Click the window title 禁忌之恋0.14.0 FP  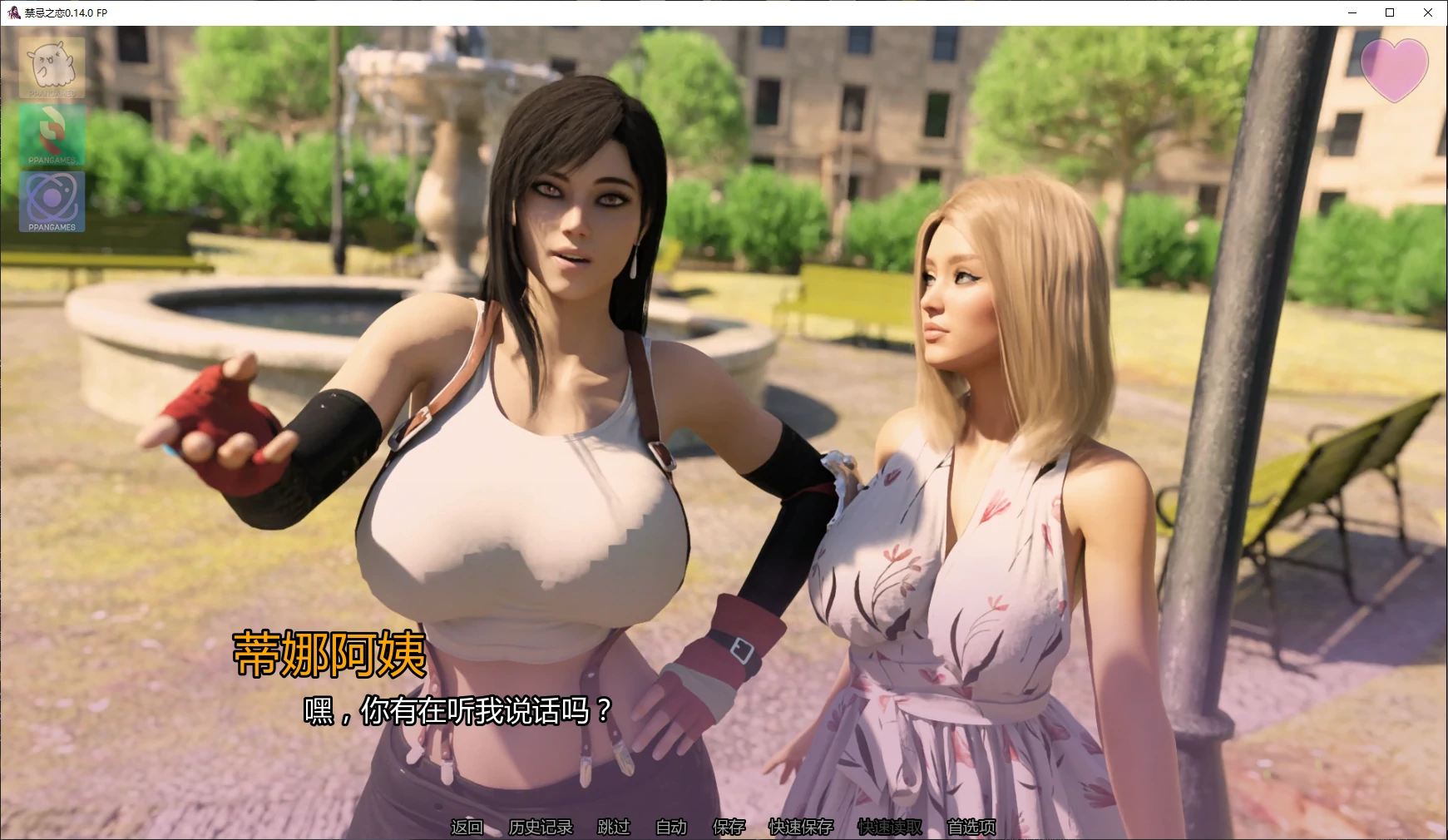[65, 13]
